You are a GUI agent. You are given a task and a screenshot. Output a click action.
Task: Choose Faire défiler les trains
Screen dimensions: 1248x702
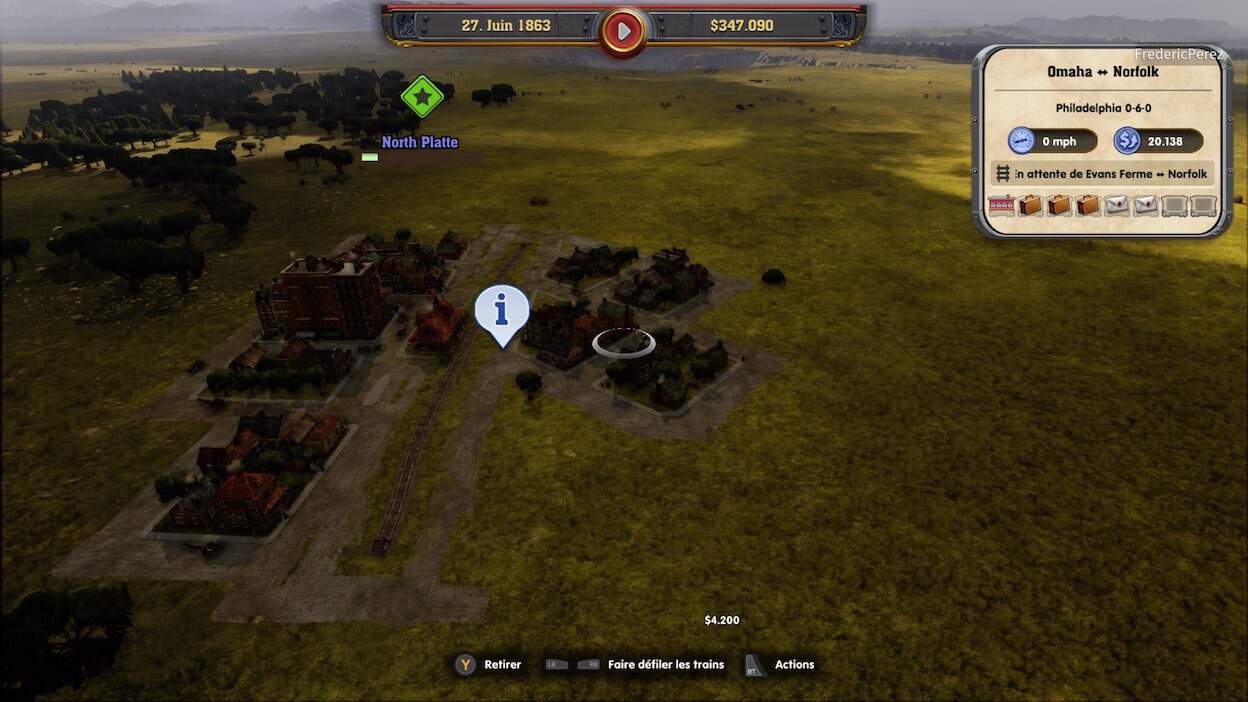pyautogui.click(x=665, y=665)
